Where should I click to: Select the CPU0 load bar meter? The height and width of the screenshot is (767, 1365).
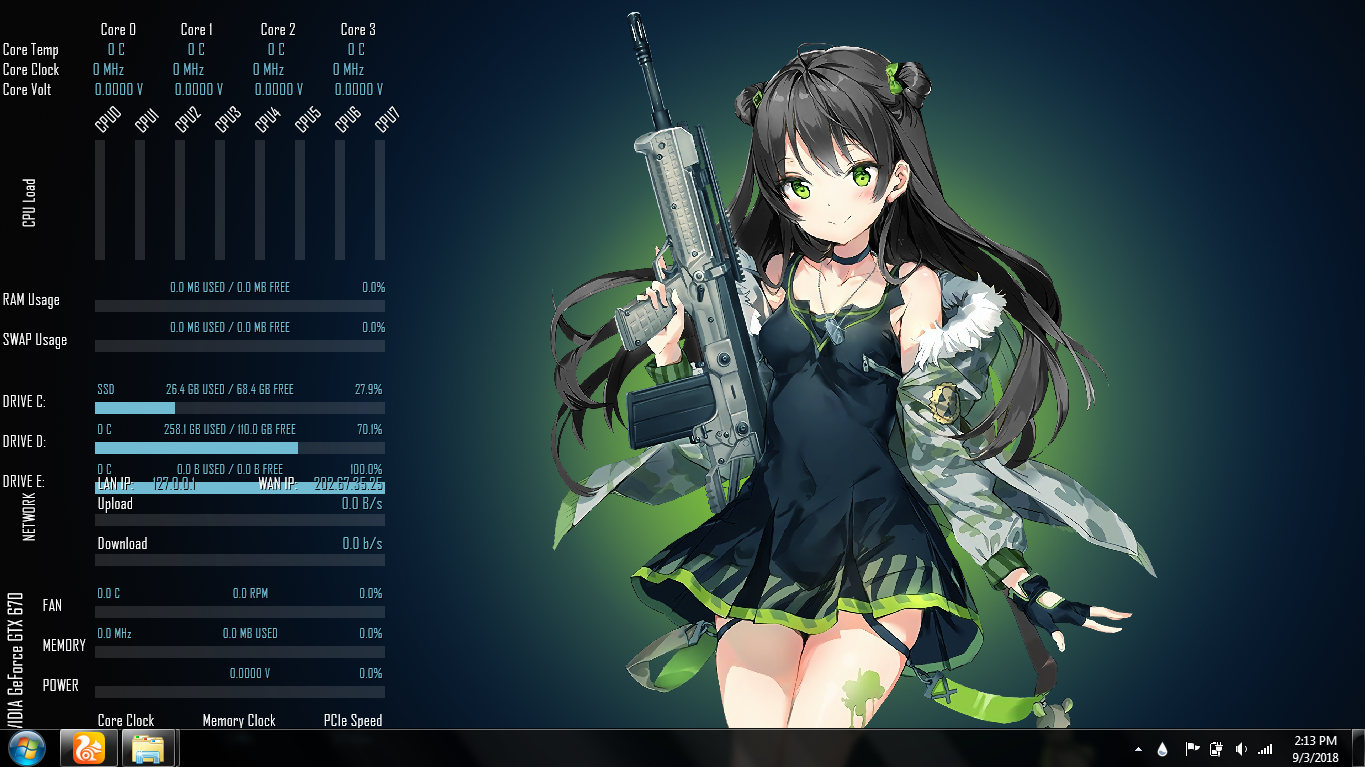99,200
